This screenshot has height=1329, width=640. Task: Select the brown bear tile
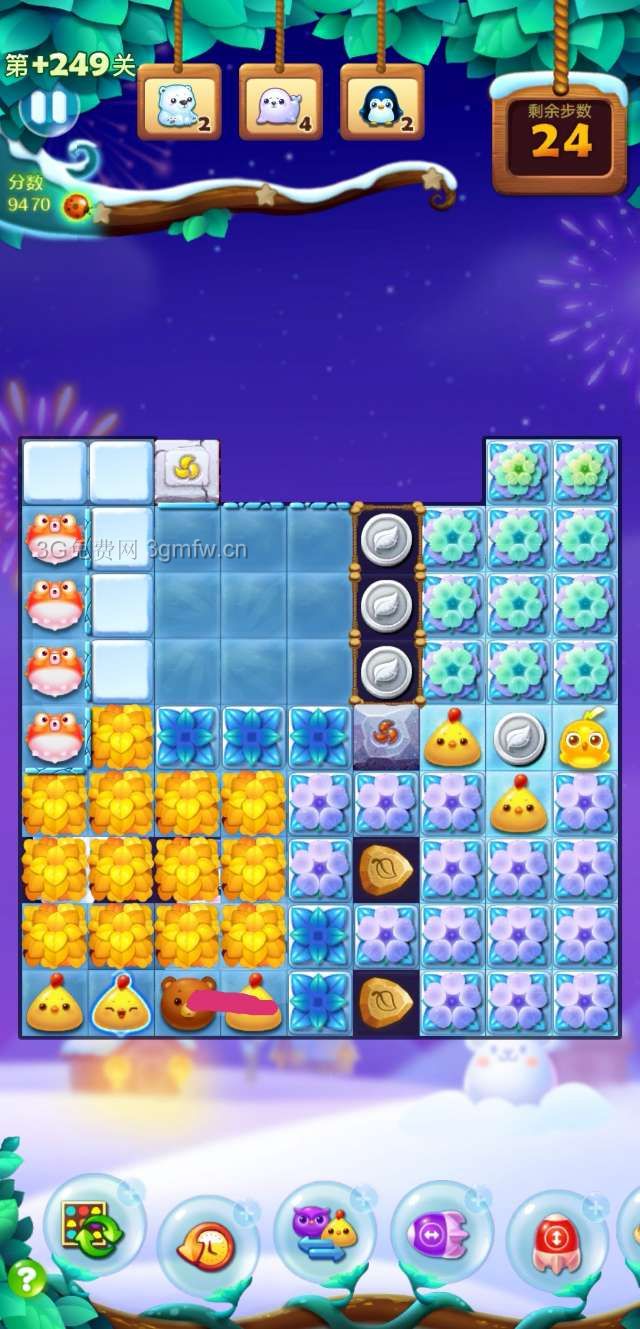point(186,1001)
